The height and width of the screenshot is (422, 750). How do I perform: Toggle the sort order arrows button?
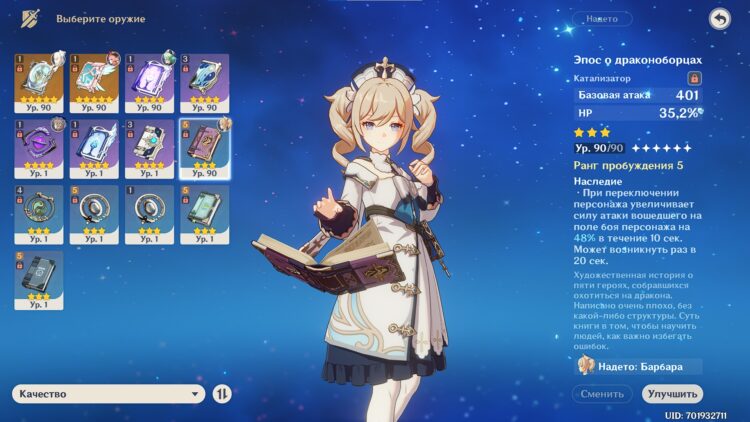(x=223, y=394)
